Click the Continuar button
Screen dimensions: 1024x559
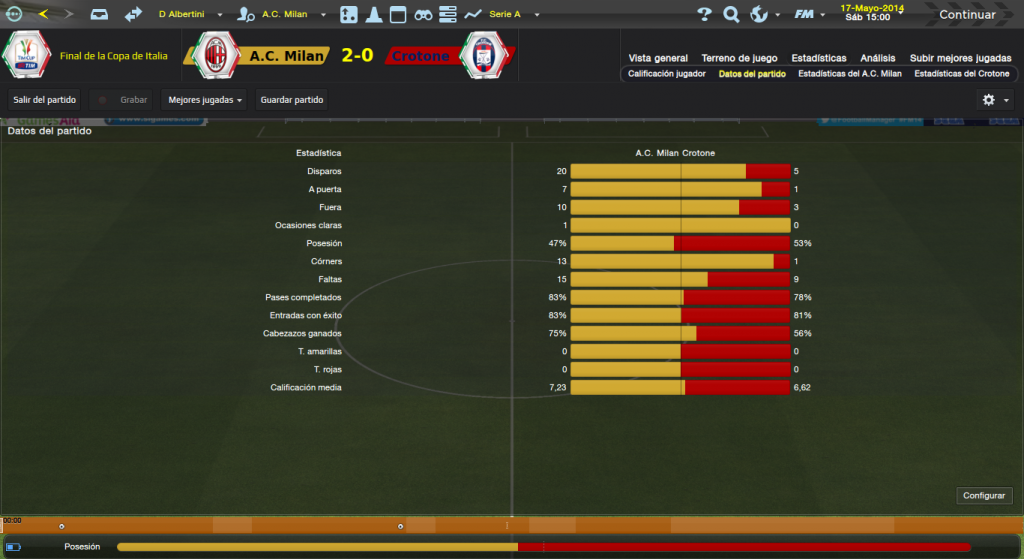(966, 15)
